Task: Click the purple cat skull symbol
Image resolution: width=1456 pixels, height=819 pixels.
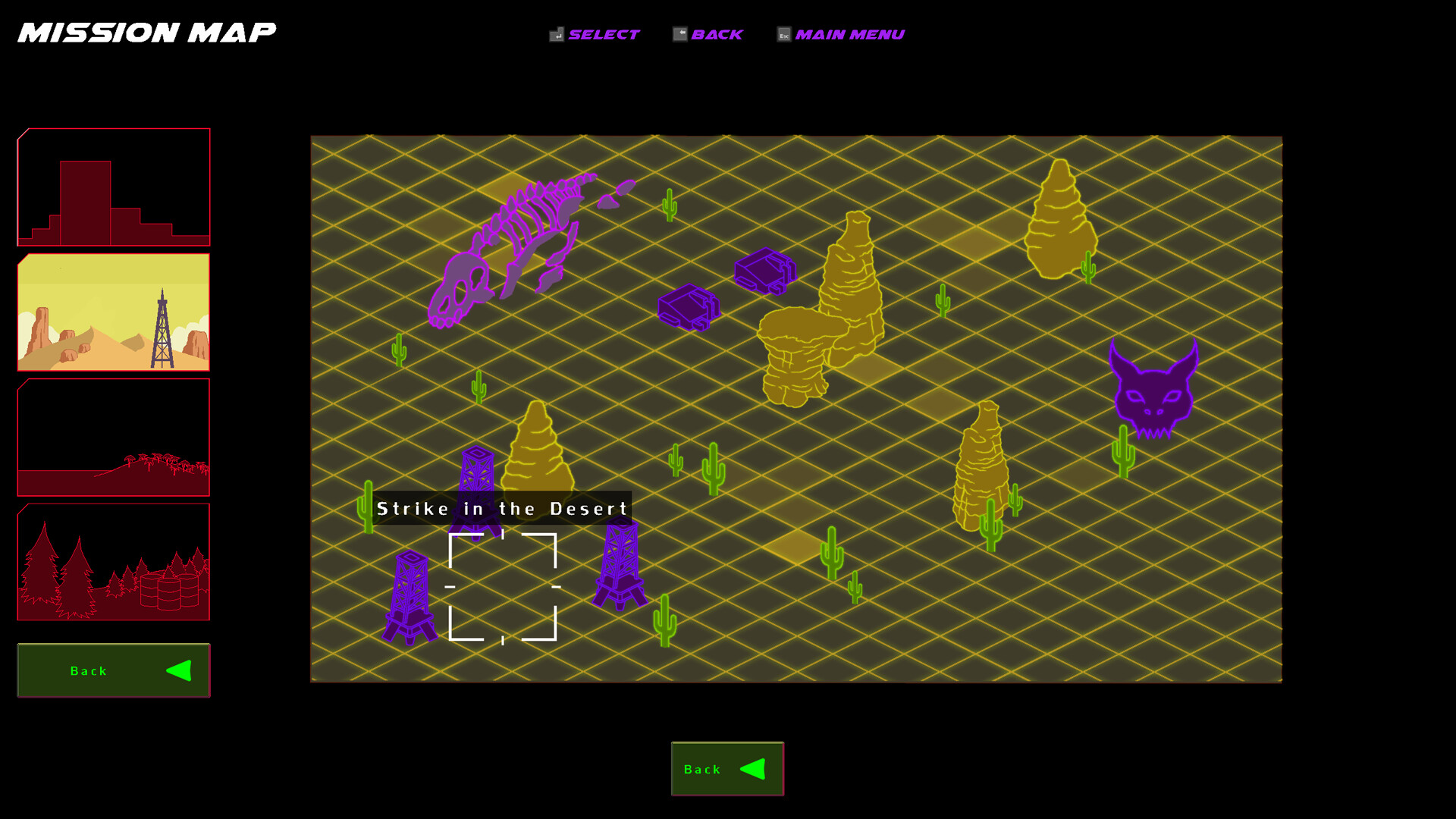Action: click(1153, 387)
